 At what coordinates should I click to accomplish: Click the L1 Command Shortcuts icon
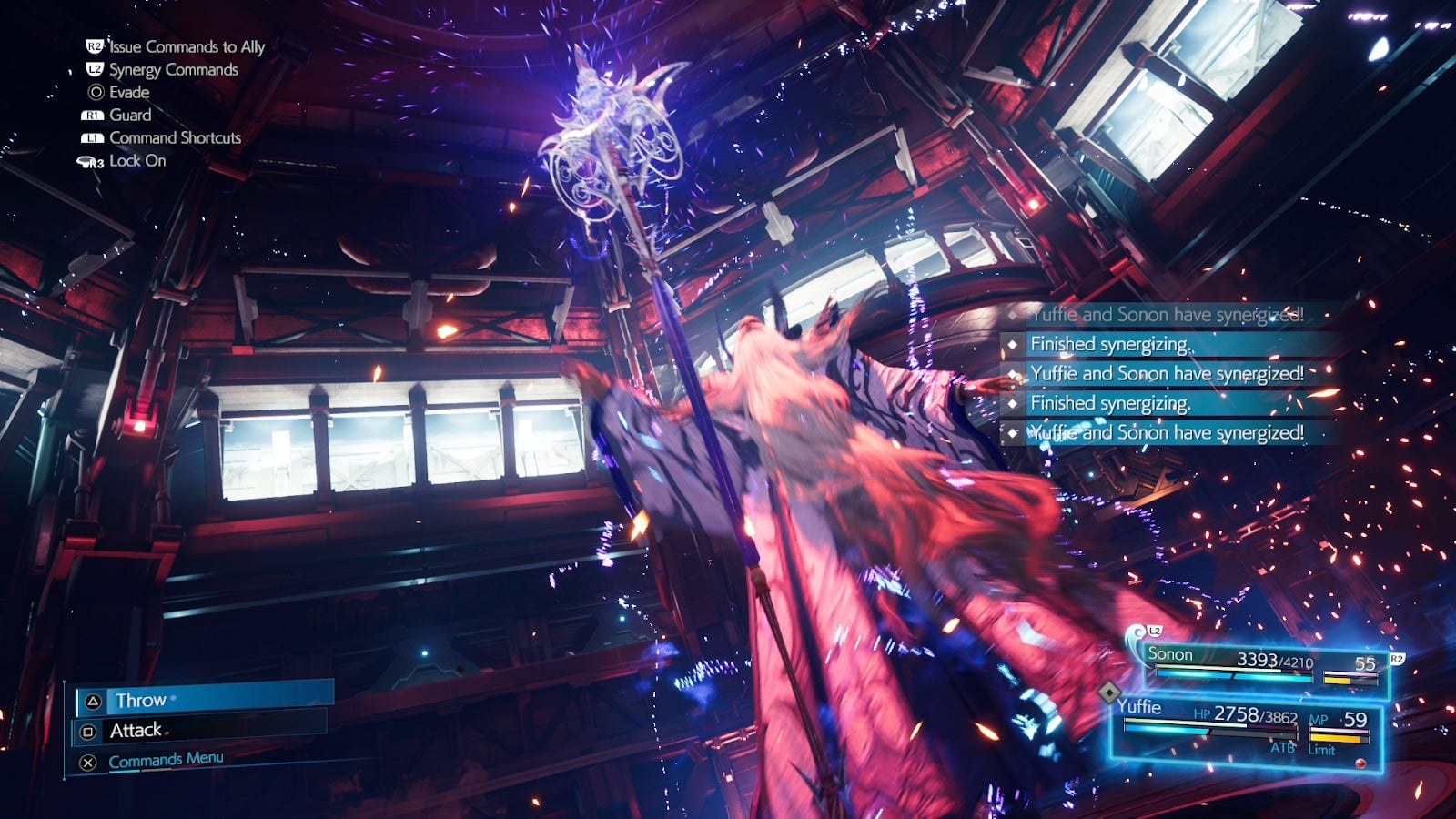91,138
